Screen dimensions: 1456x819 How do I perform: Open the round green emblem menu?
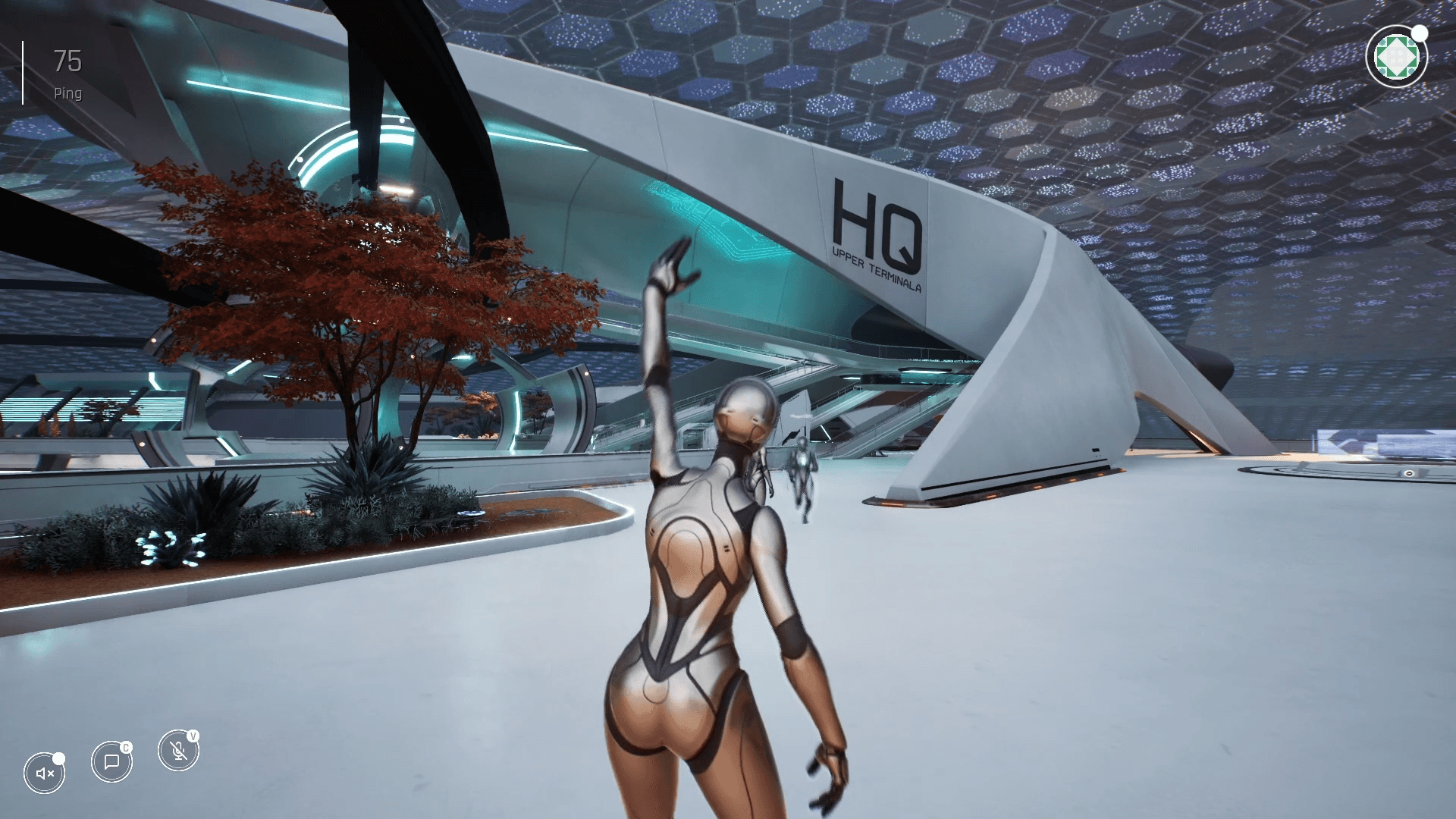click(x=1395, y=57)
